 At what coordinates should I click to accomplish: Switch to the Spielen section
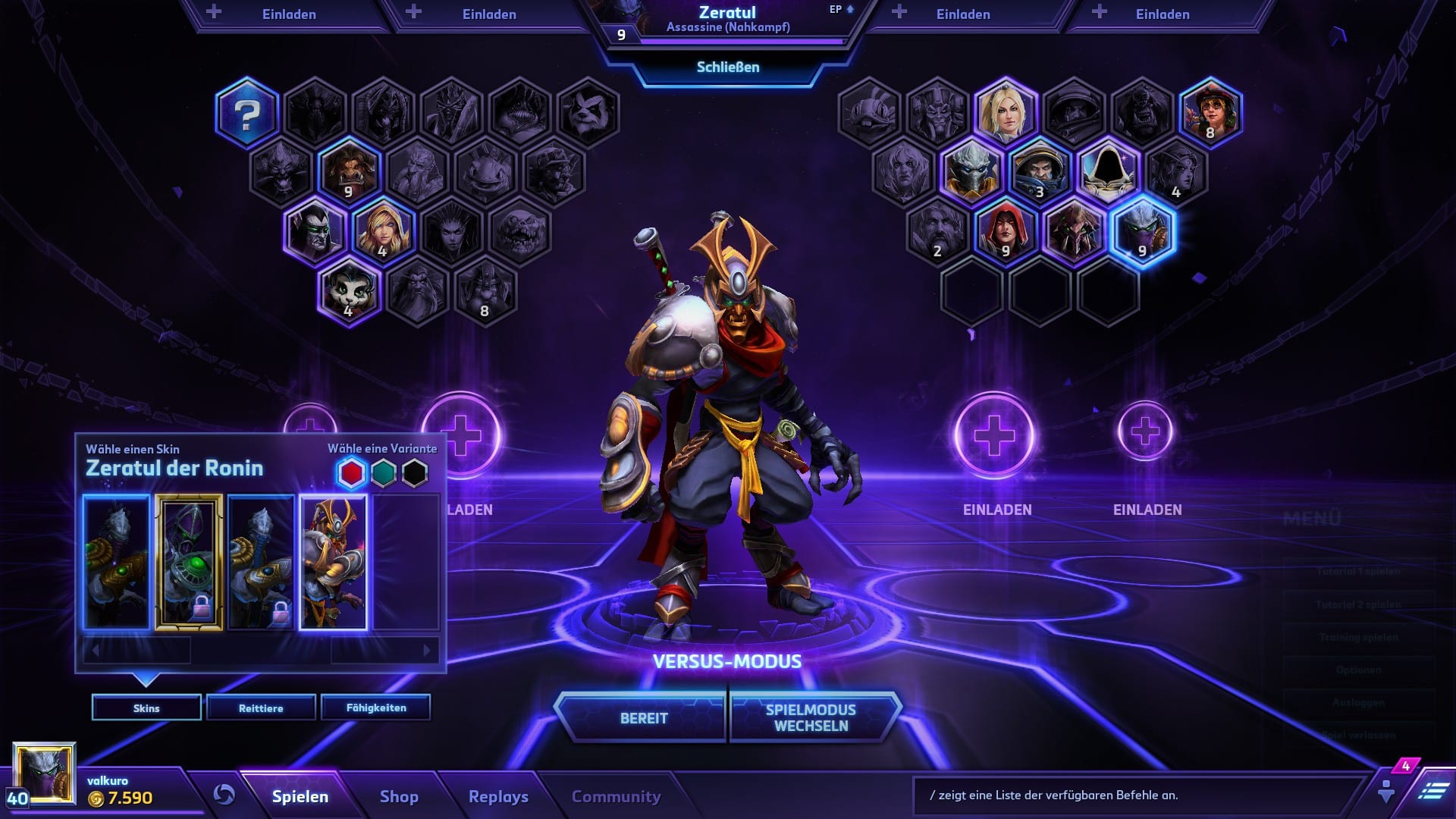(x=300, y=796)
